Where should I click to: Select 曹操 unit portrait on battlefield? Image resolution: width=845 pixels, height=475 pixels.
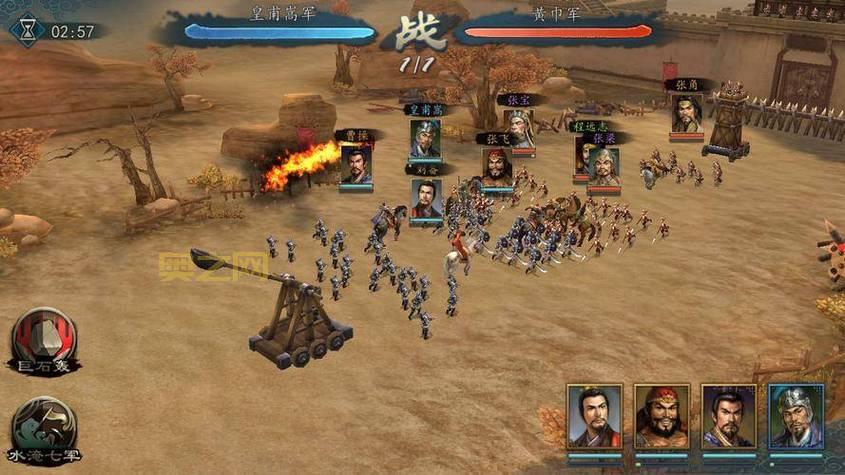pyautogui.click(x=355, y=163)
